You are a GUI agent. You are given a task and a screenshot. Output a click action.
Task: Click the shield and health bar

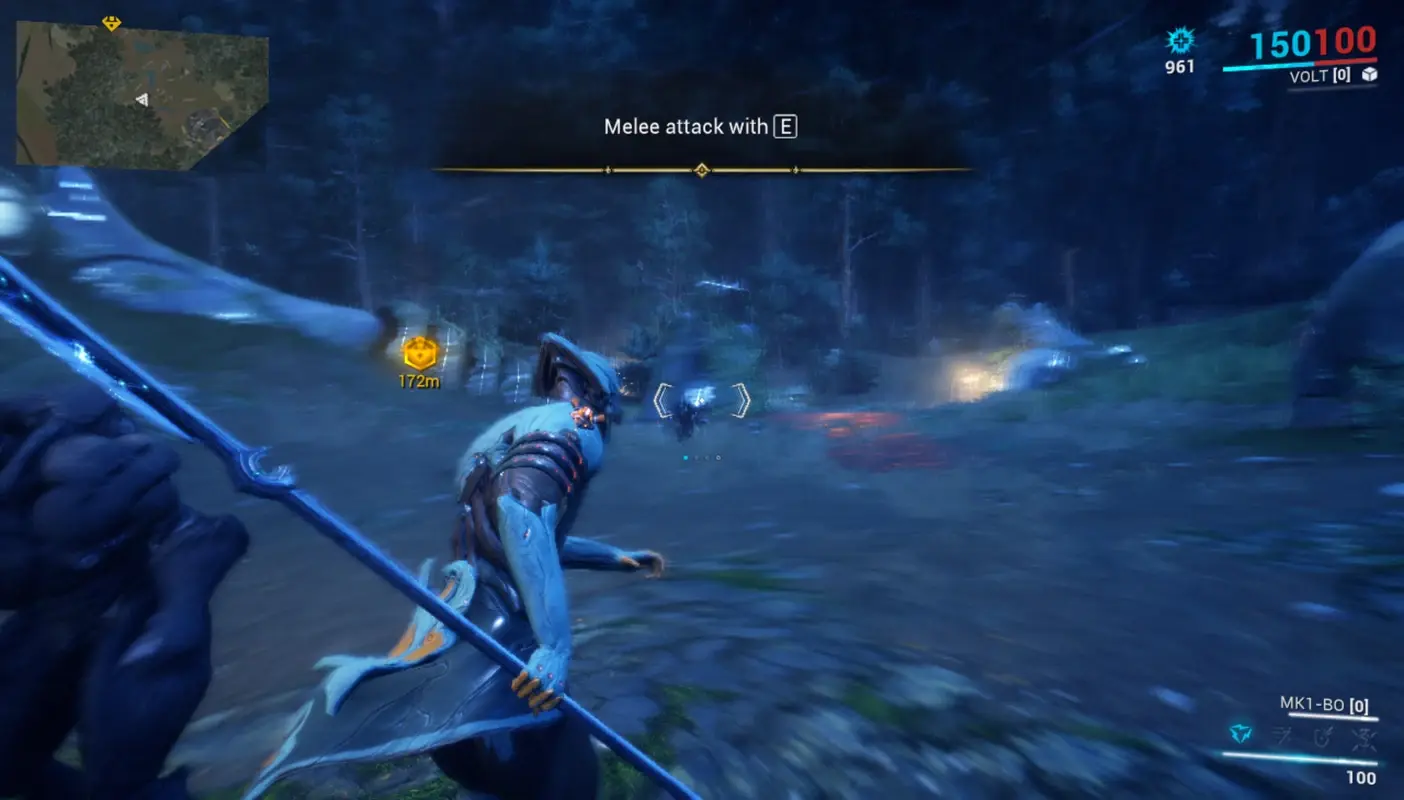(1300, 64)
